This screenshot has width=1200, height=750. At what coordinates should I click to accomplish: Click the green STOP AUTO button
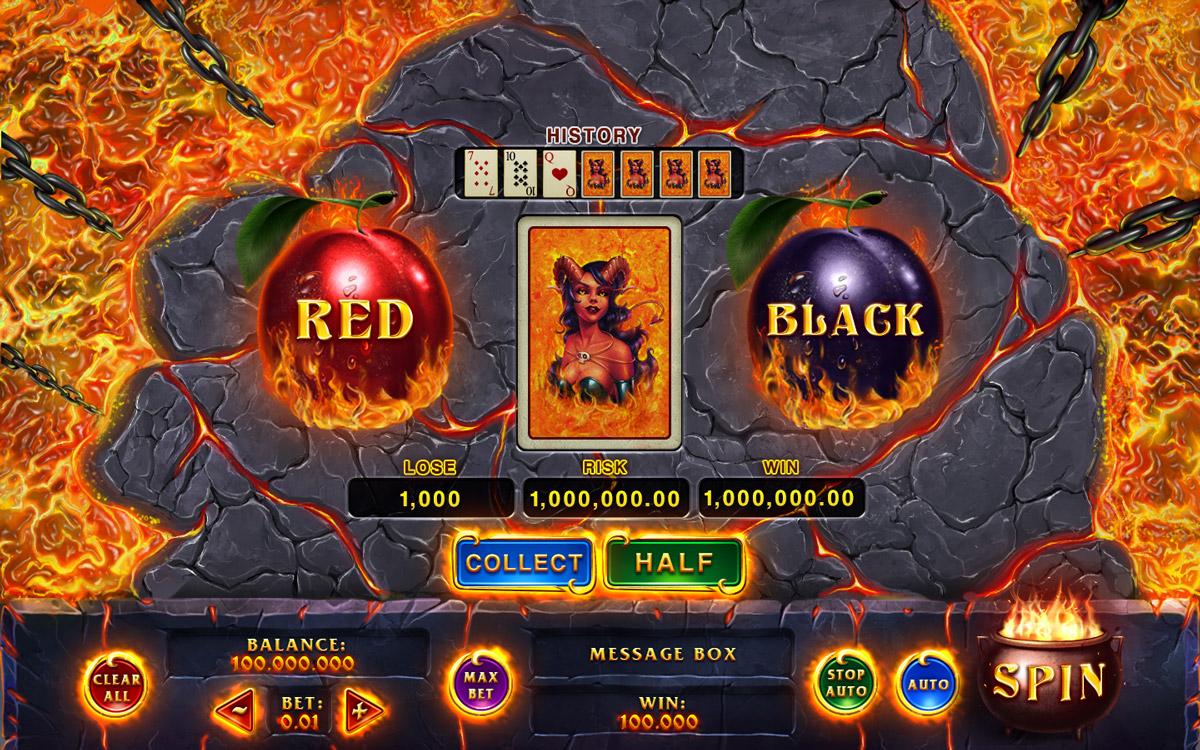845,684
